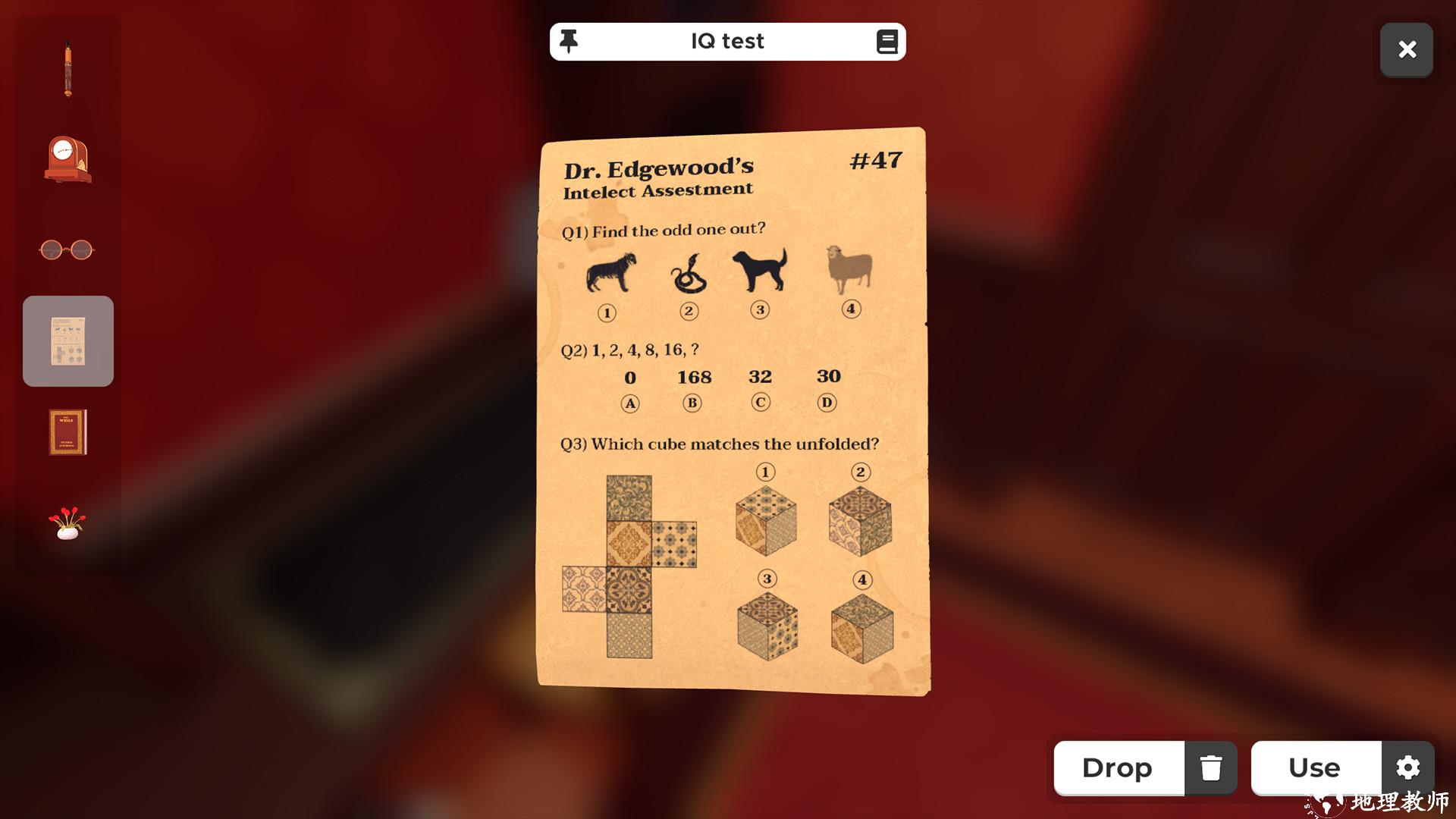Select the red flower bowl item
Image resolution: width=1456 pixels, height=819 pixels.
67,523
